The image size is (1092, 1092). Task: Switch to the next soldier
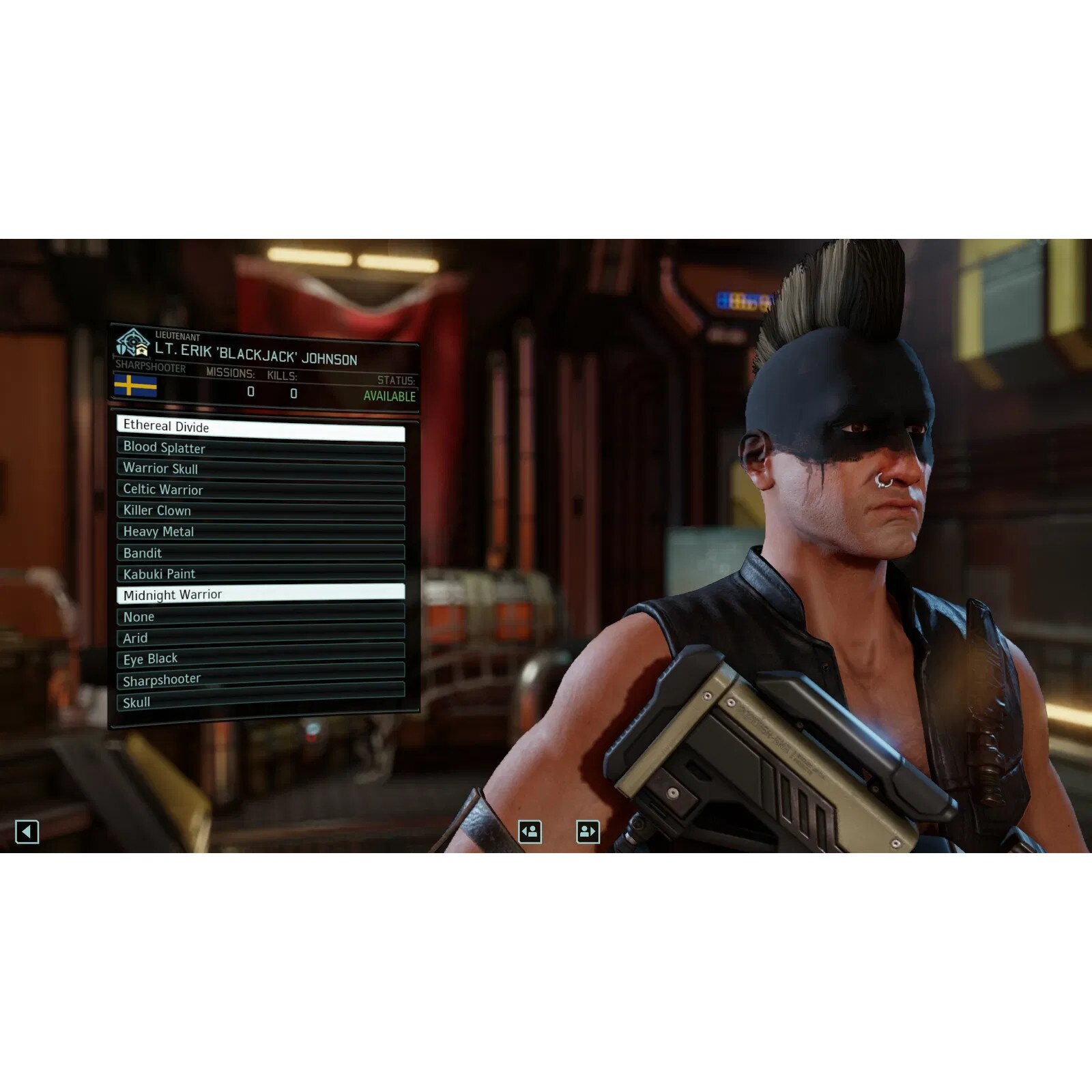(x=588, y=831)
